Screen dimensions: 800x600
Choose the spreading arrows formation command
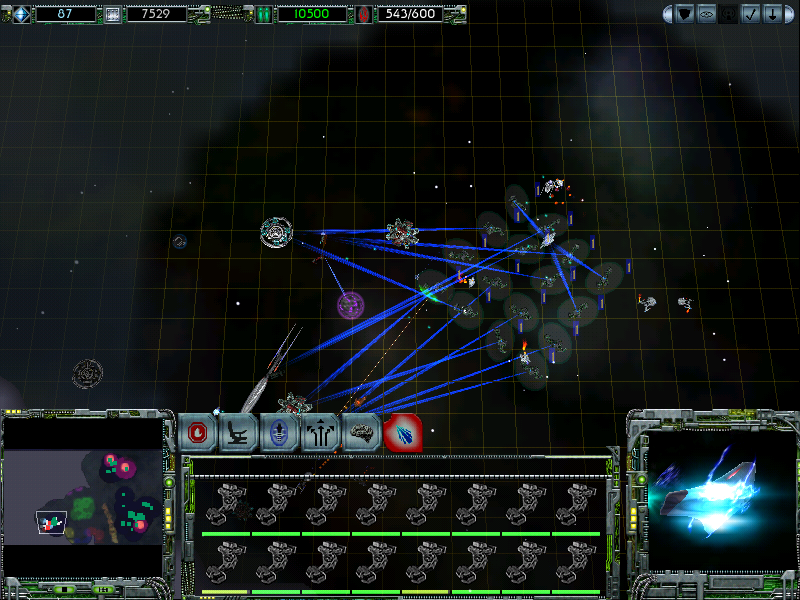click(320, 432)
